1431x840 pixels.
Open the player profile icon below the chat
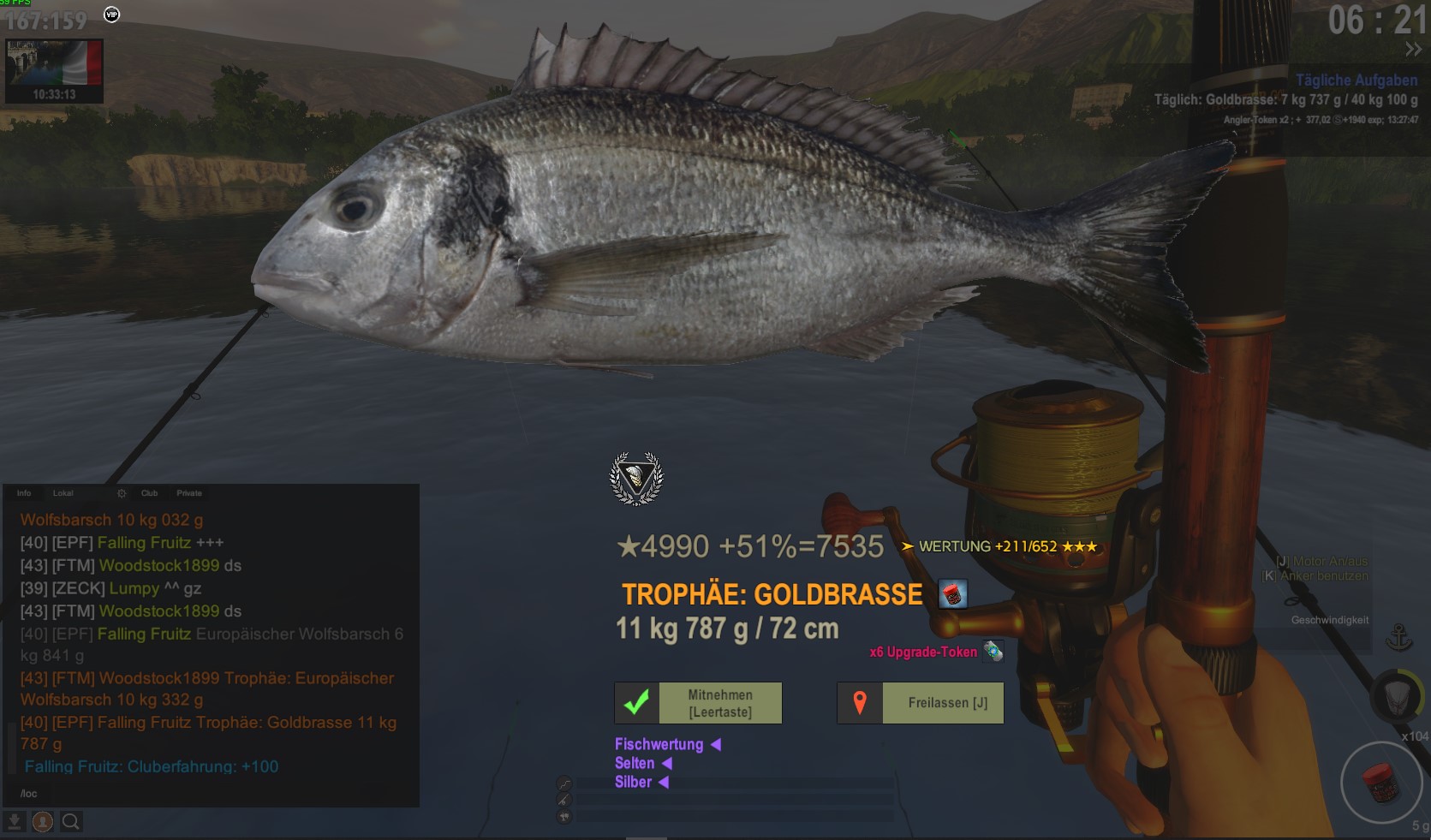pos(43,822)
